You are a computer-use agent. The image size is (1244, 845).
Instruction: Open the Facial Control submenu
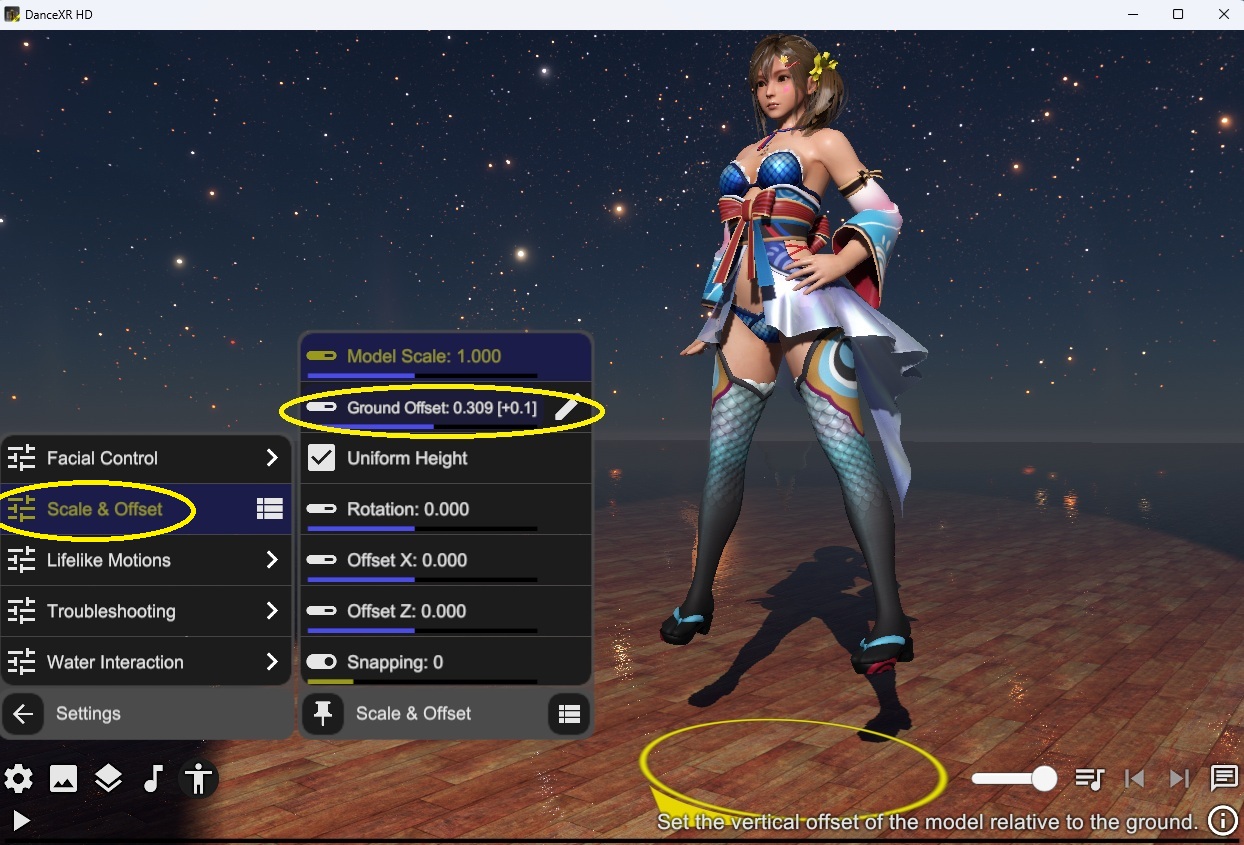point(145,458)
